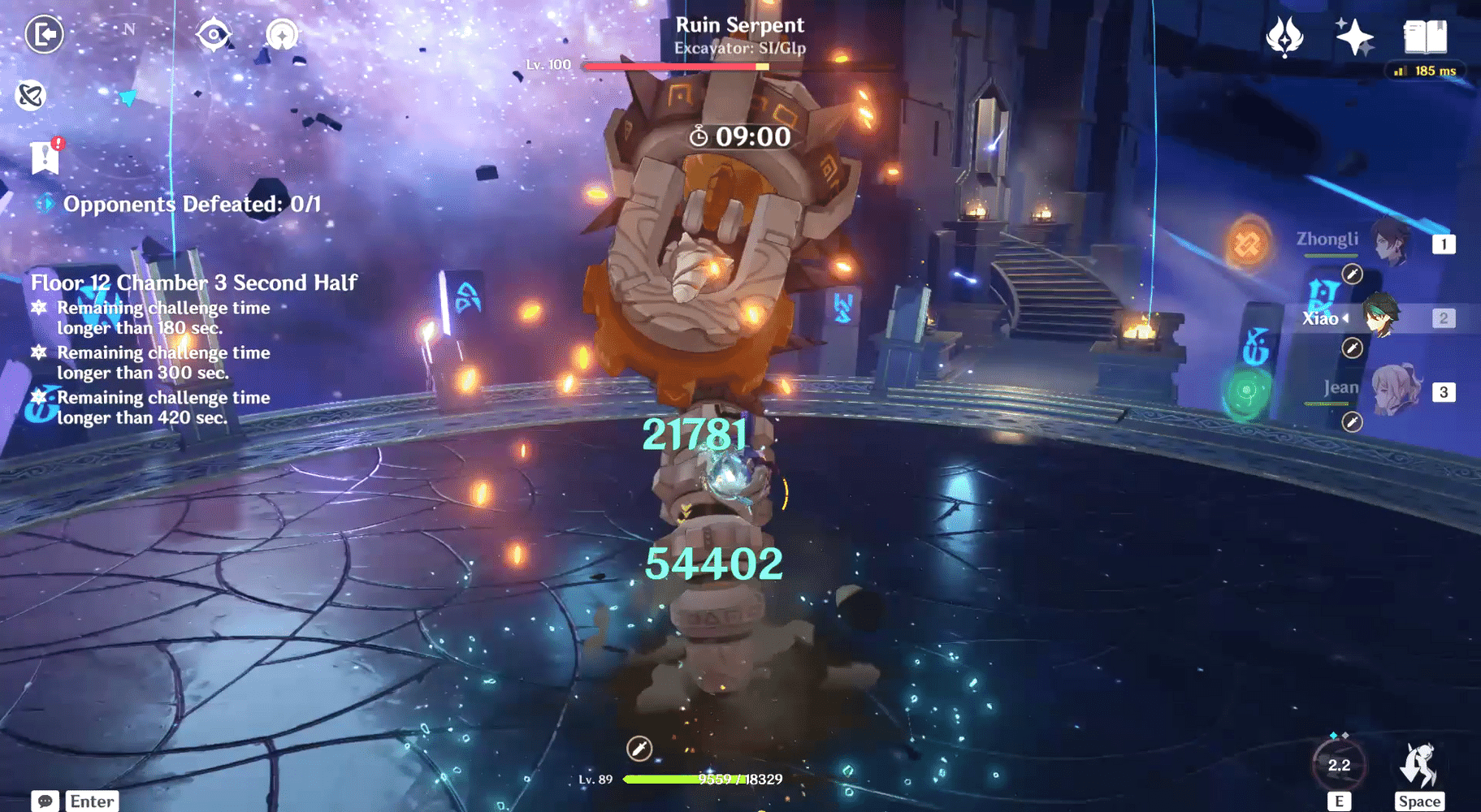Open the glowing halo icon beside the eye
Image resolution: width=1481 pixels, height=812 pixels.
282,34
